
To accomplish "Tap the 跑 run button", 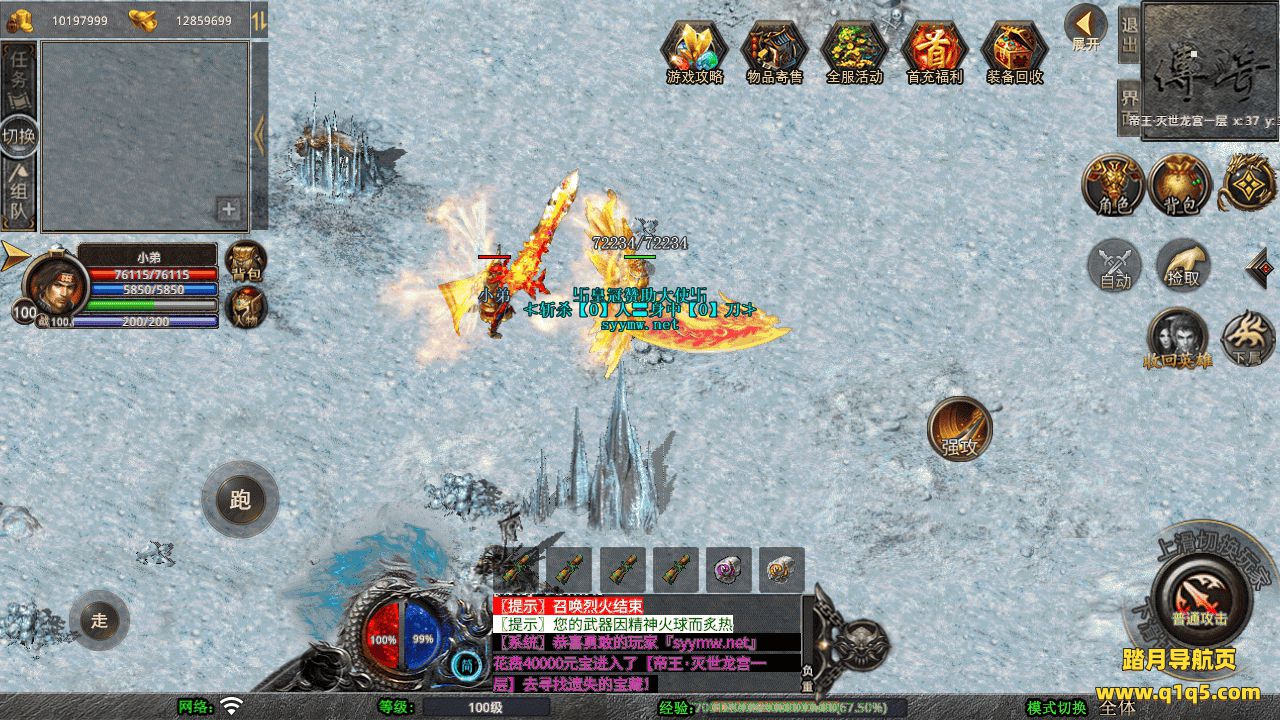I will [240, 499].
